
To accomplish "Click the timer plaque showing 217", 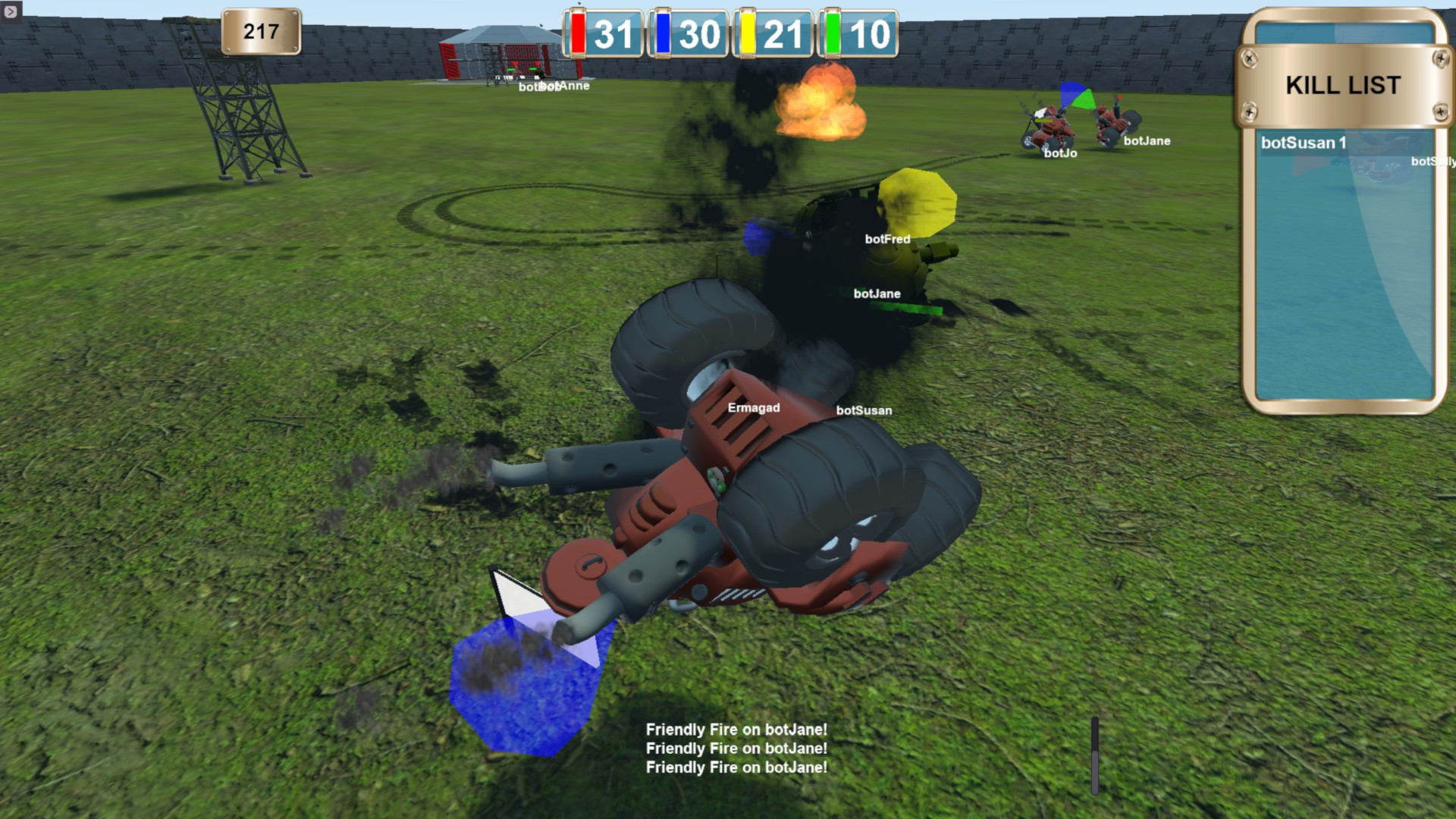I will (x=260, y=32).
